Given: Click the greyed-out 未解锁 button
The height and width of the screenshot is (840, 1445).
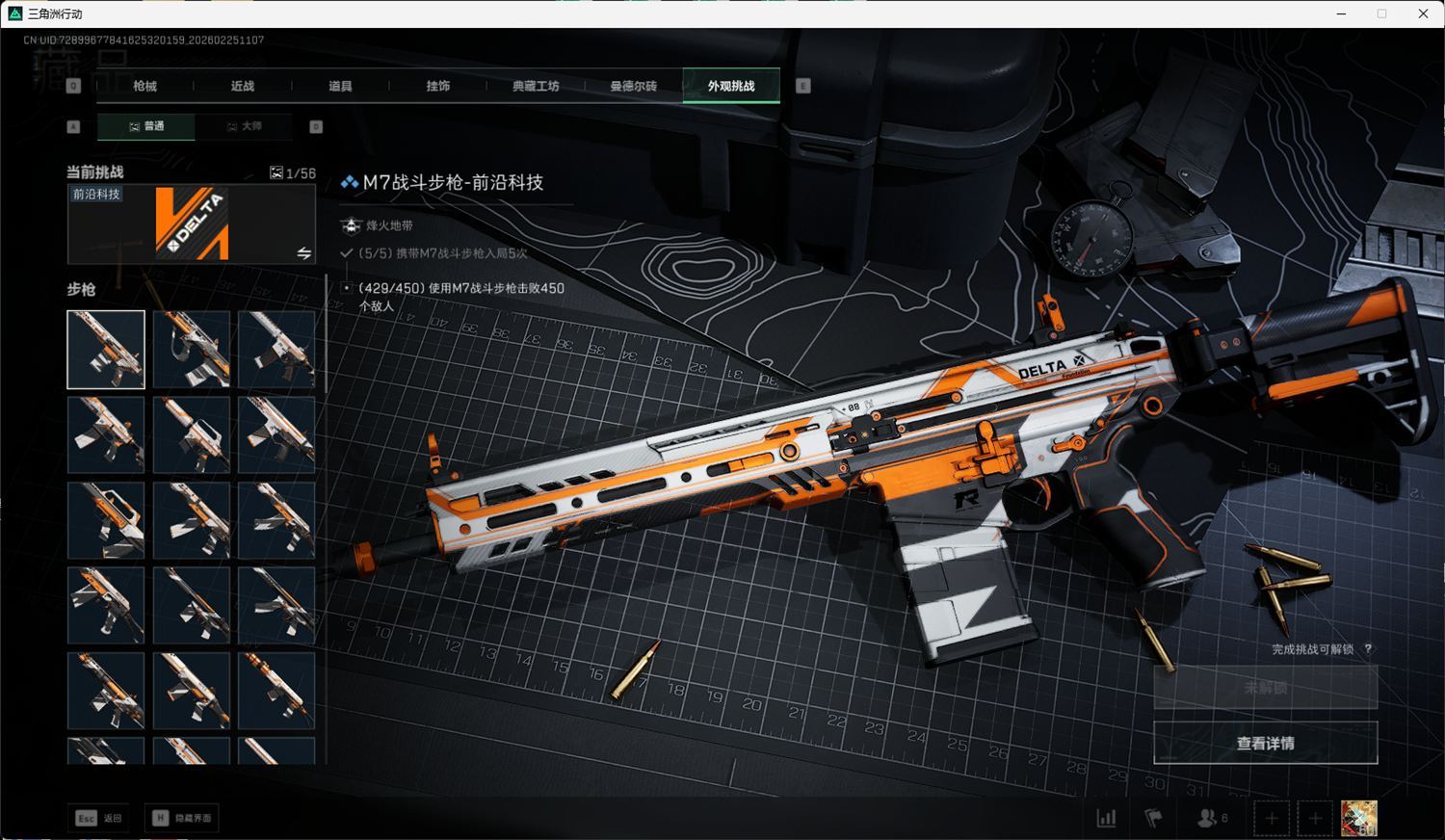Looking at the screenshot, I should (1265, 688).
